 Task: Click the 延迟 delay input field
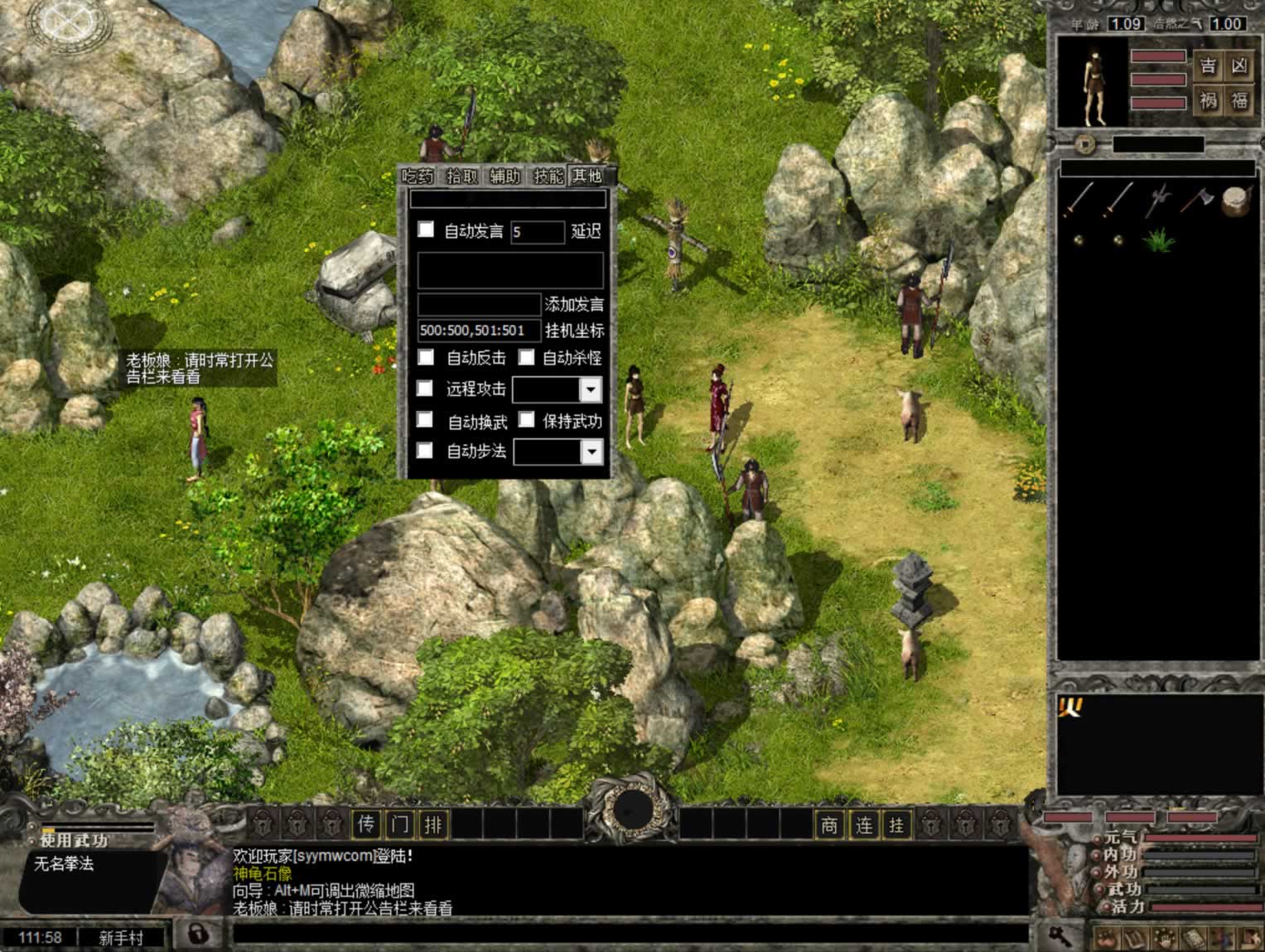[537, 232]
